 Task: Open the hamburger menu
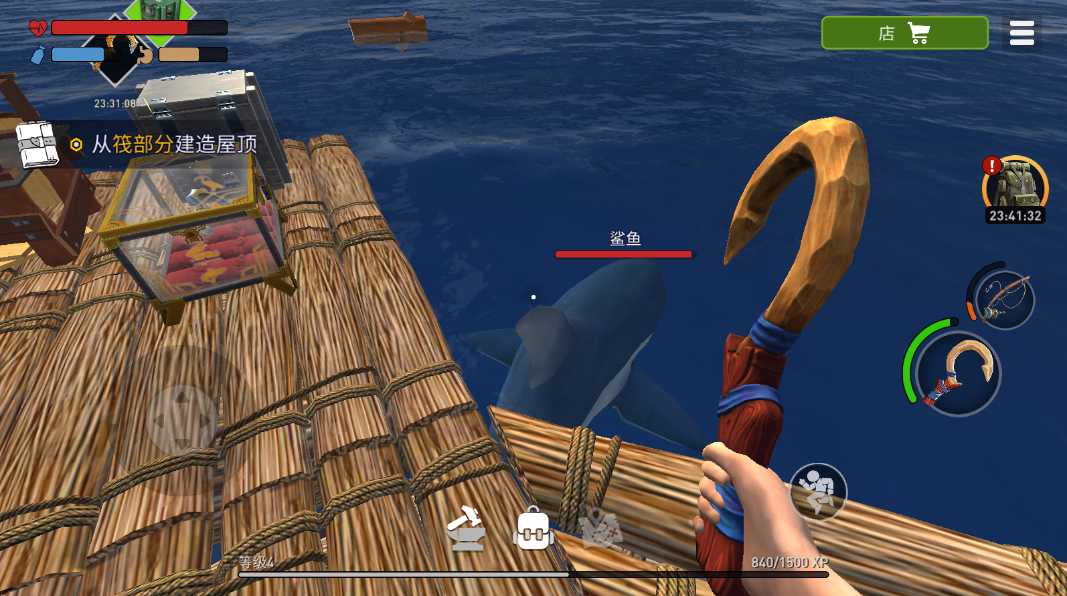(x=1021, y=33)
